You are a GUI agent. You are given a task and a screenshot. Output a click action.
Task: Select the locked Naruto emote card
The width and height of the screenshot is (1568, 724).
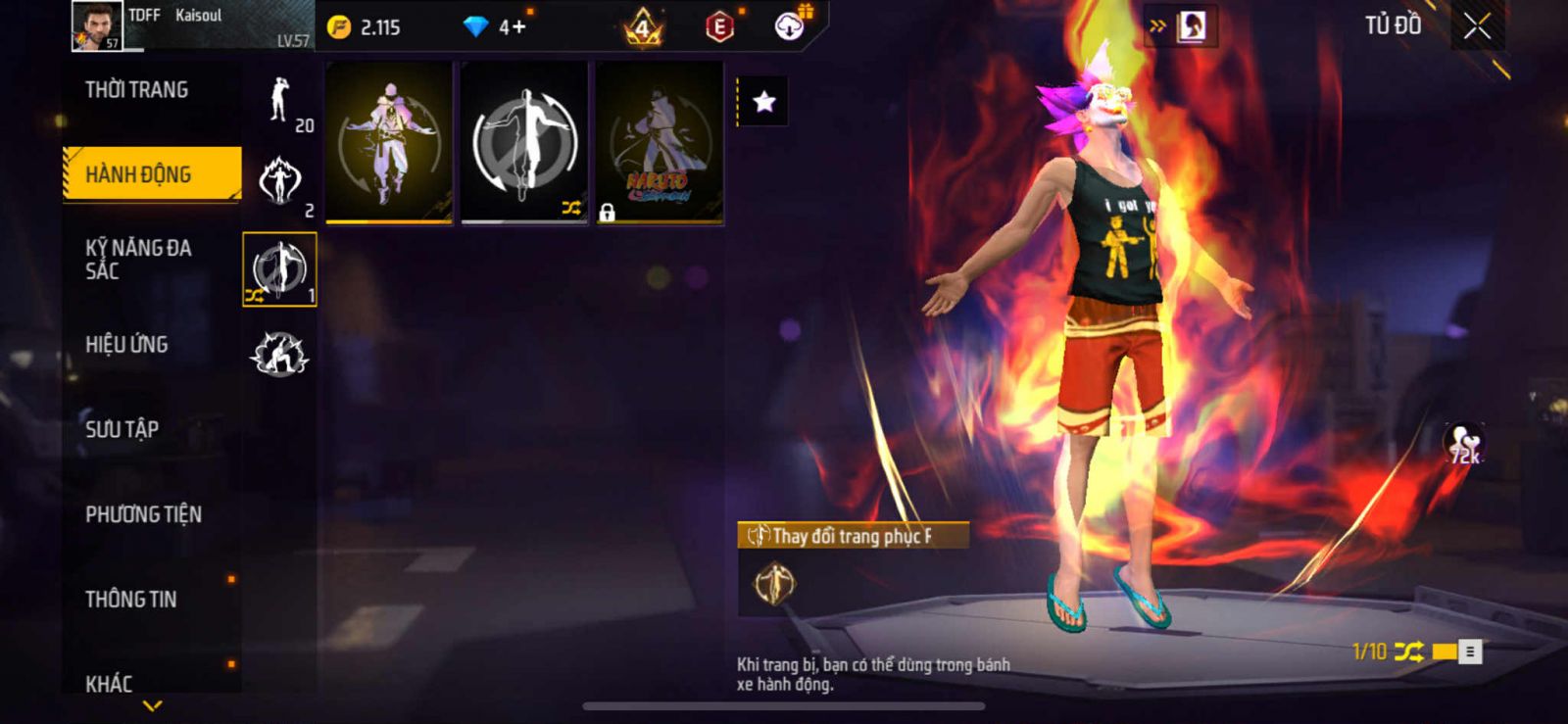pos(660,142)
